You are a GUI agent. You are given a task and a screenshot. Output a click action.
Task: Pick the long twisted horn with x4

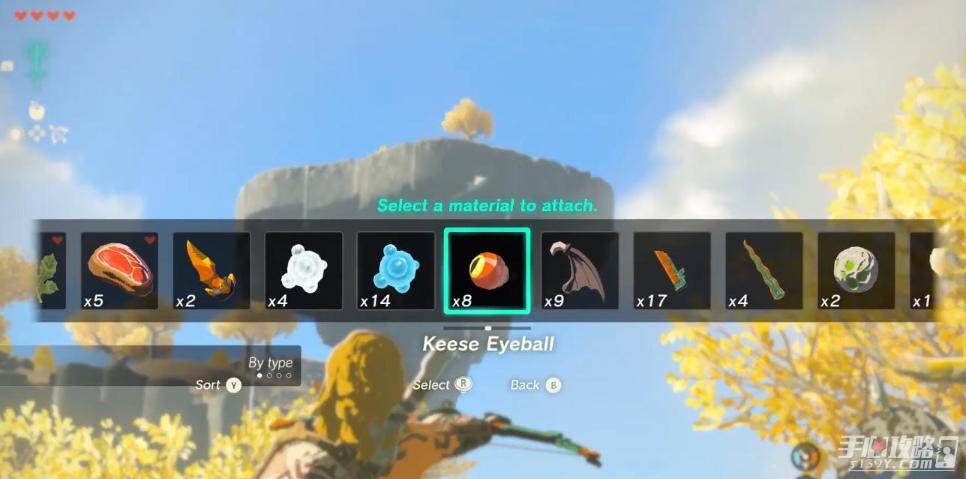[764, 270]
